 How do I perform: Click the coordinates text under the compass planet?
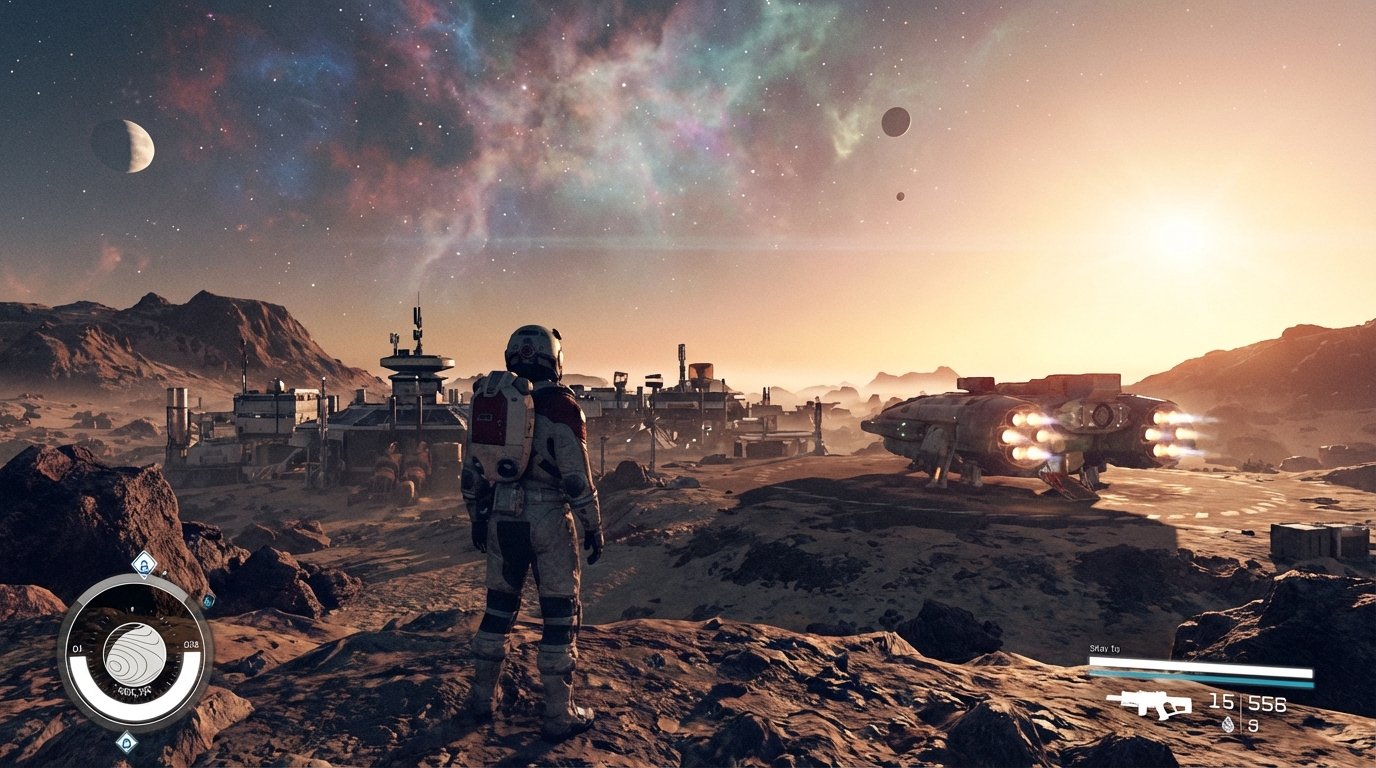pyautogui.click(x=135, y=690)
